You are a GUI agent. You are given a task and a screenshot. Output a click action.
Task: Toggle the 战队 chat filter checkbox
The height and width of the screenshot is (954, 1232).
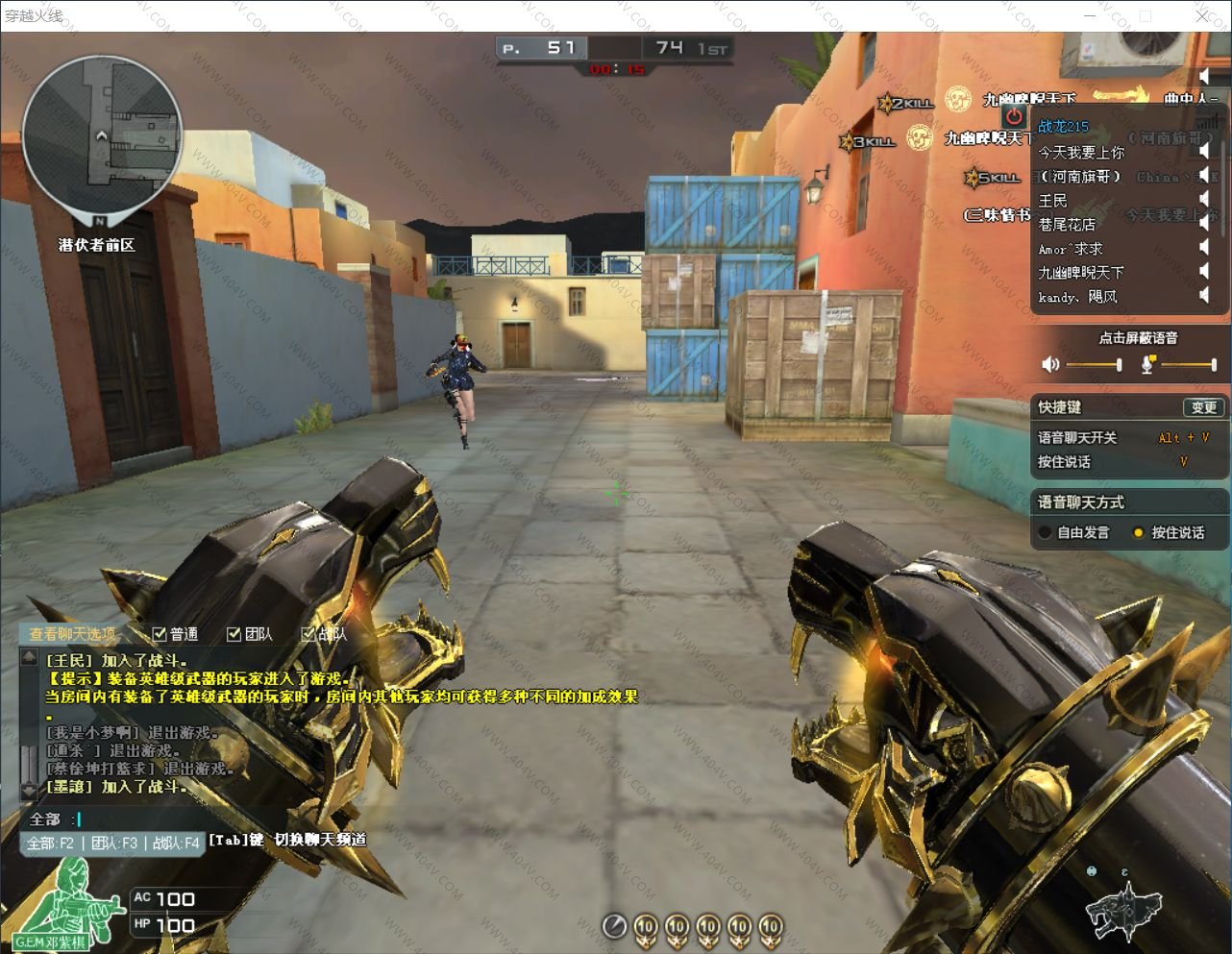(x=308, y=634)
